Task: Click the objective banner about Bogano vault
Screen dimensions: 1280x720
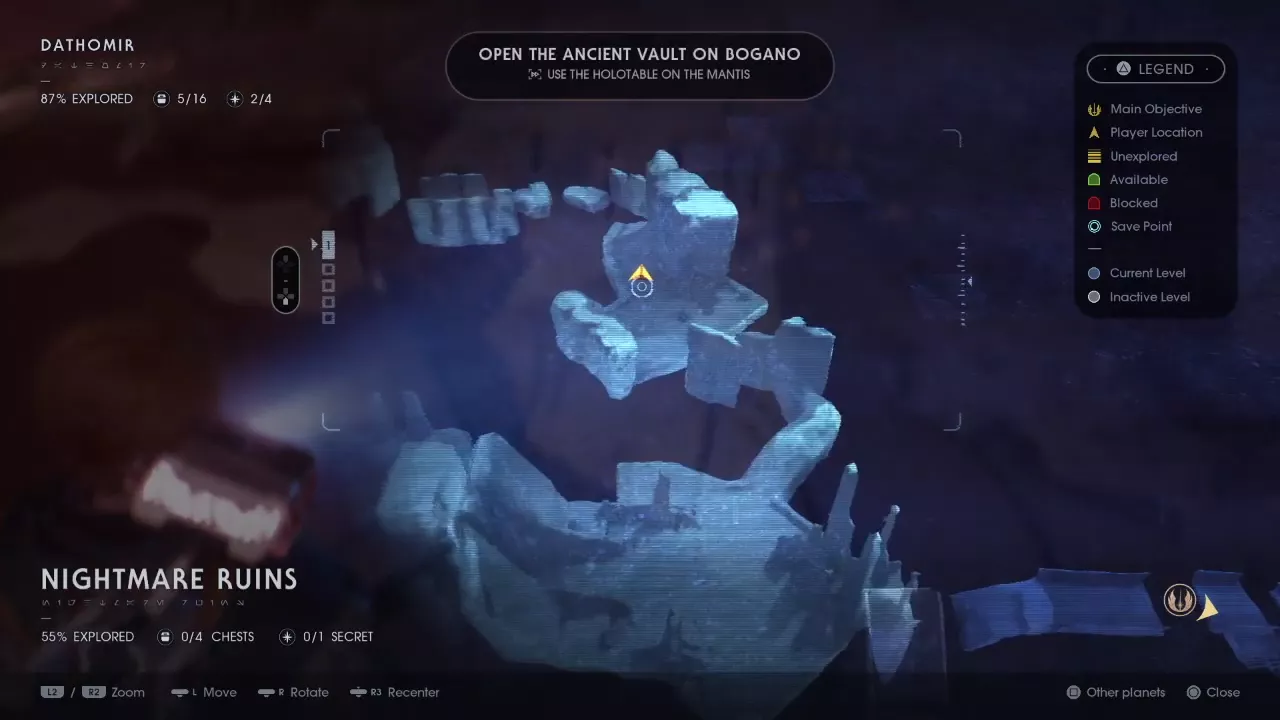Action: [639, 64]
